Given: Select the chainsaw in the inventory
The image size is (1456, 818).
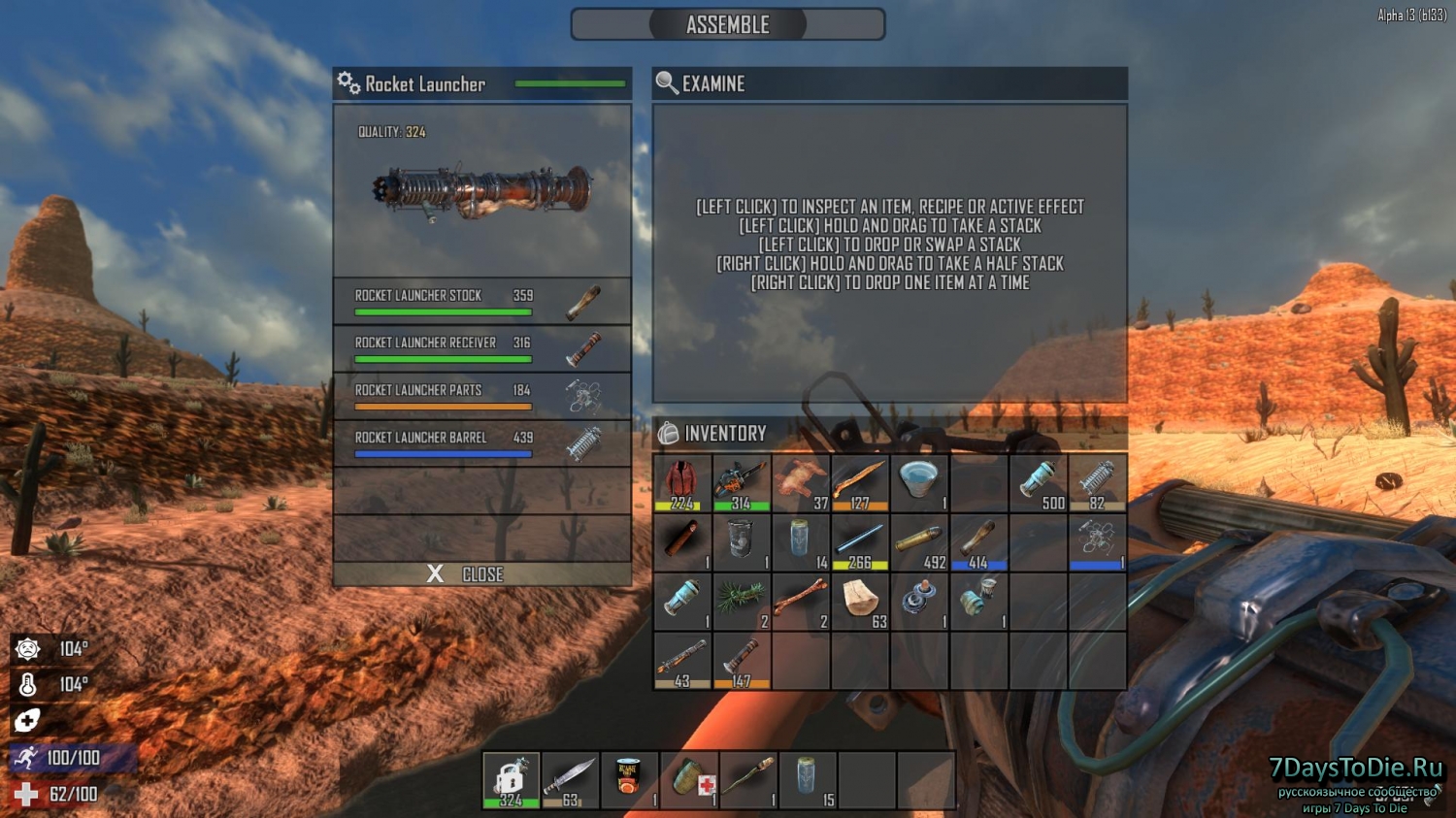Looking at the screenshot, I should pos(742,483).
